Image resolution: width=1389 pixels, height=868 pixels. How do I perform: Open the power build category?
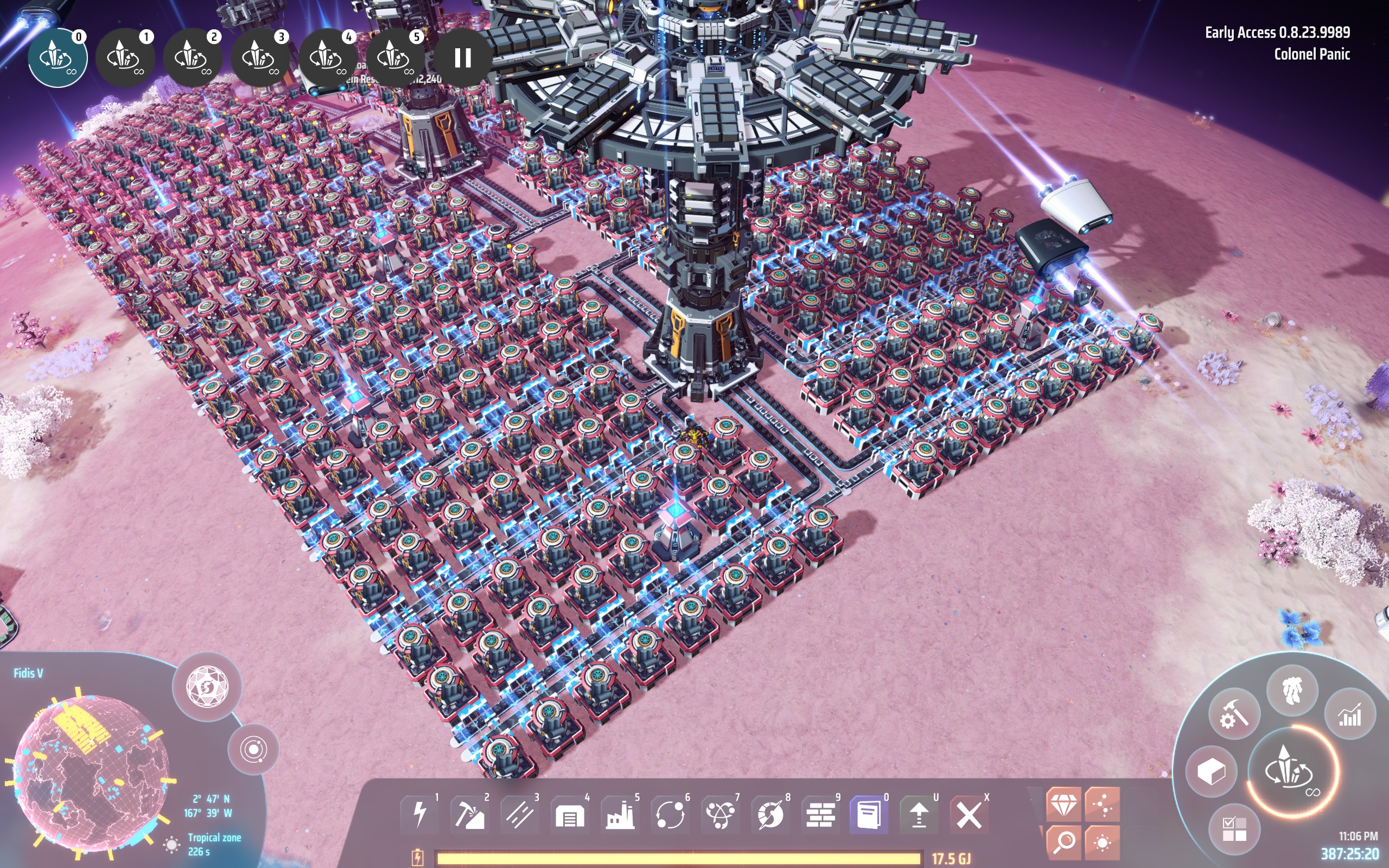point(420,814)
